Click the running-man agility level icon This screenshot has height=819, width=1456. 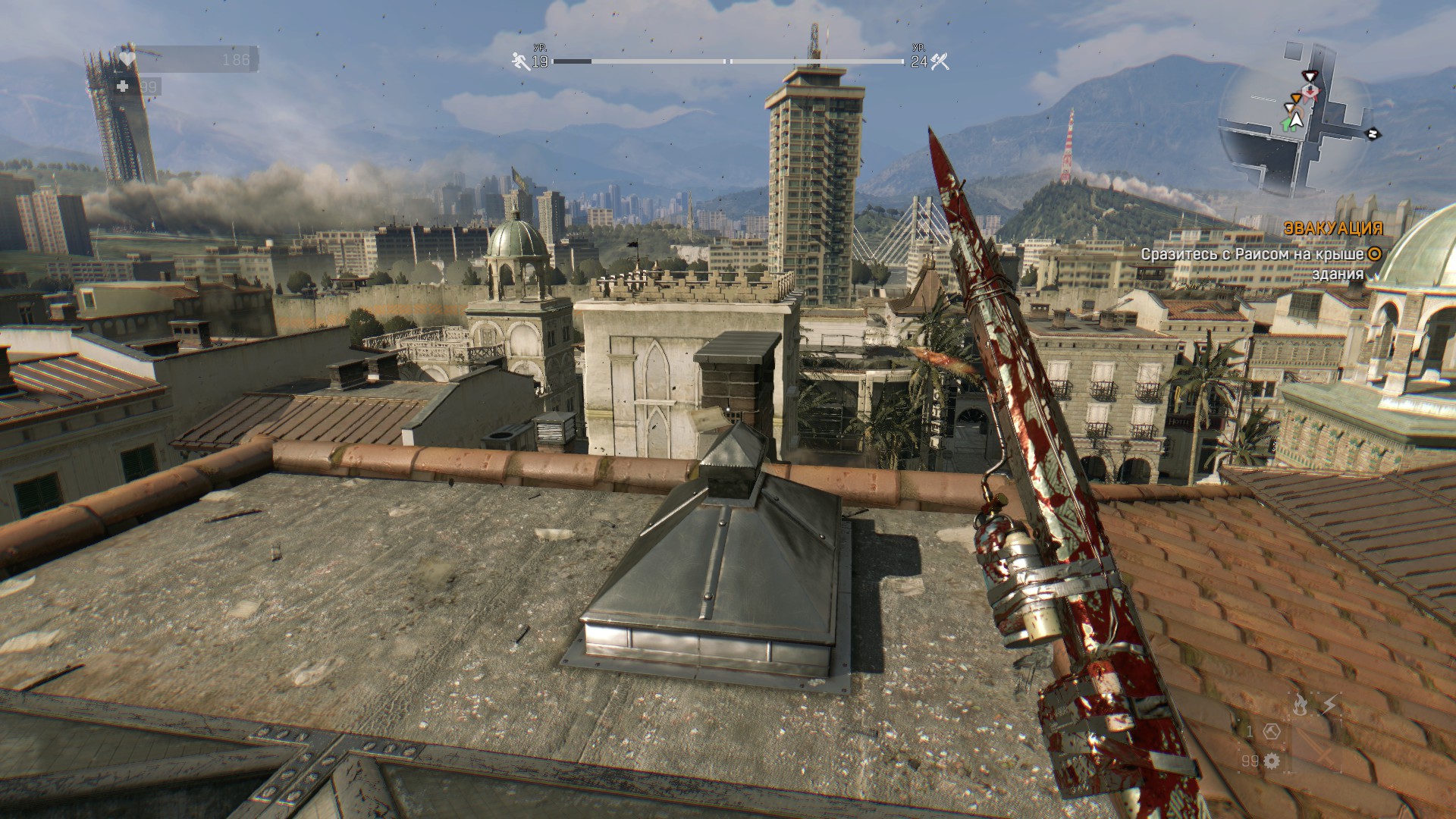coord(520,61)
